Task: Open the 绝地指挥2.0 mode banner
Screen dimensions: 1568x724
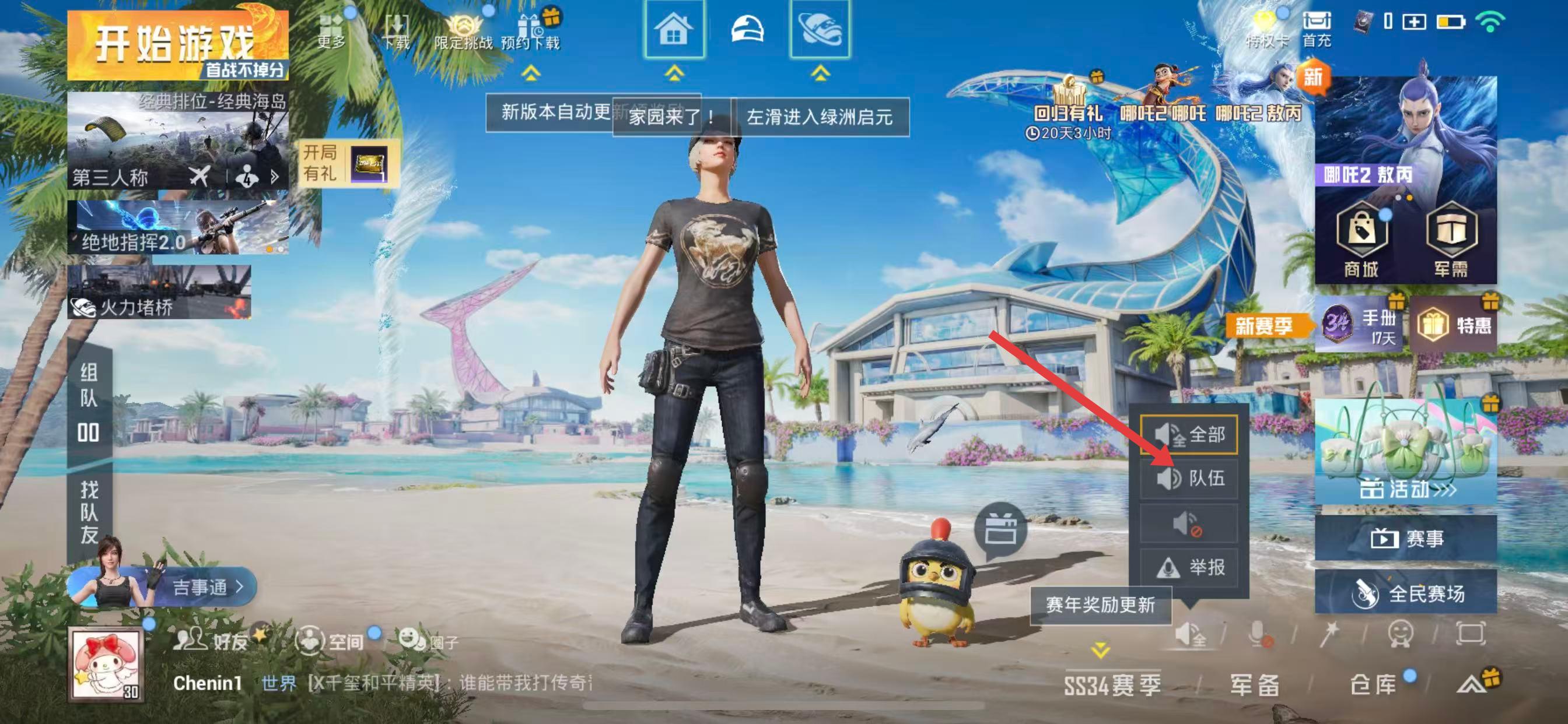Action: point(178,229)
